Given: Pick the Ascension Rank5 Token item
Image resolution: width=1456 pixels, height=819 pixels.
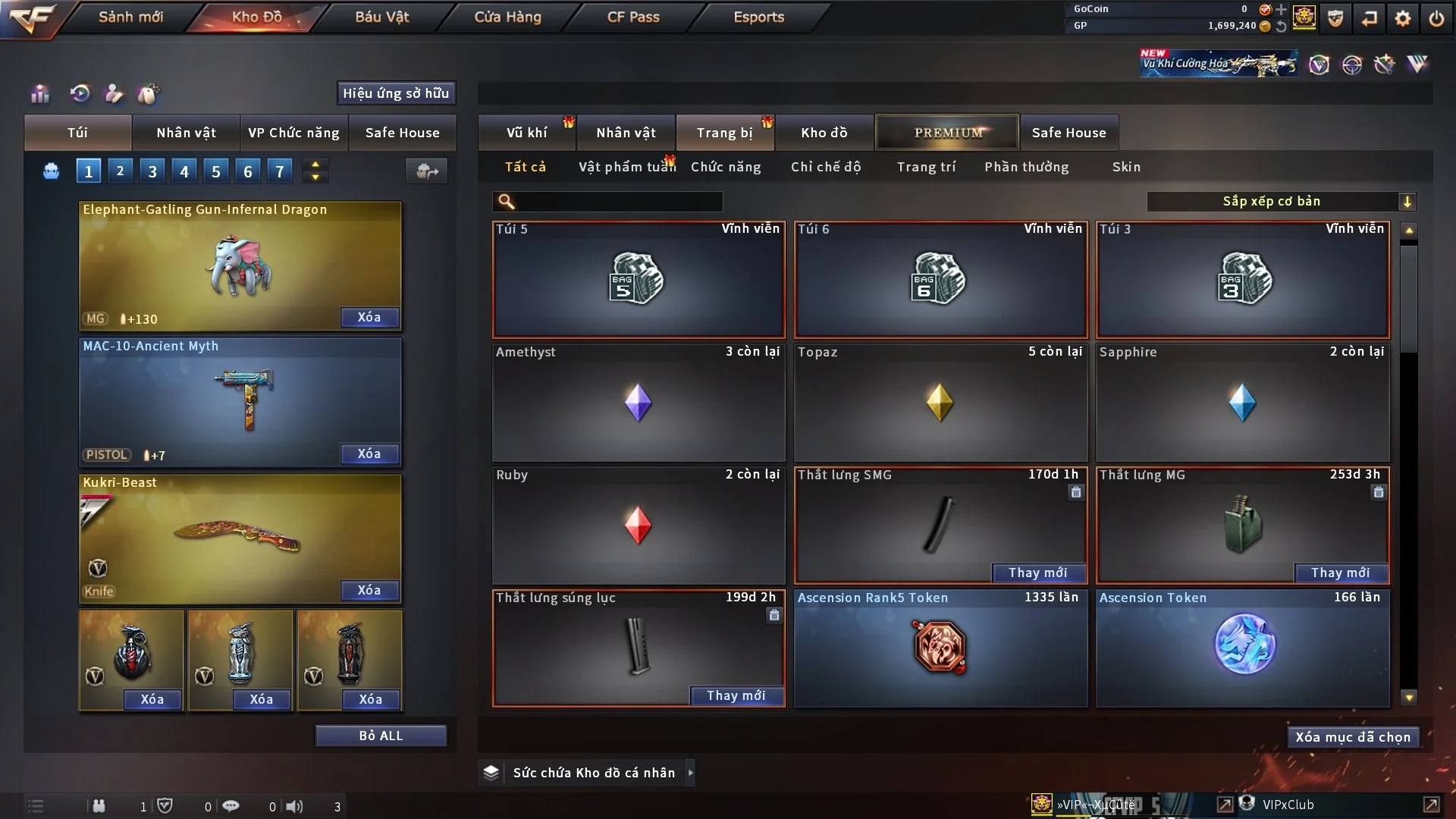Looking at the screenshot, I should click(x=940, y=648).
